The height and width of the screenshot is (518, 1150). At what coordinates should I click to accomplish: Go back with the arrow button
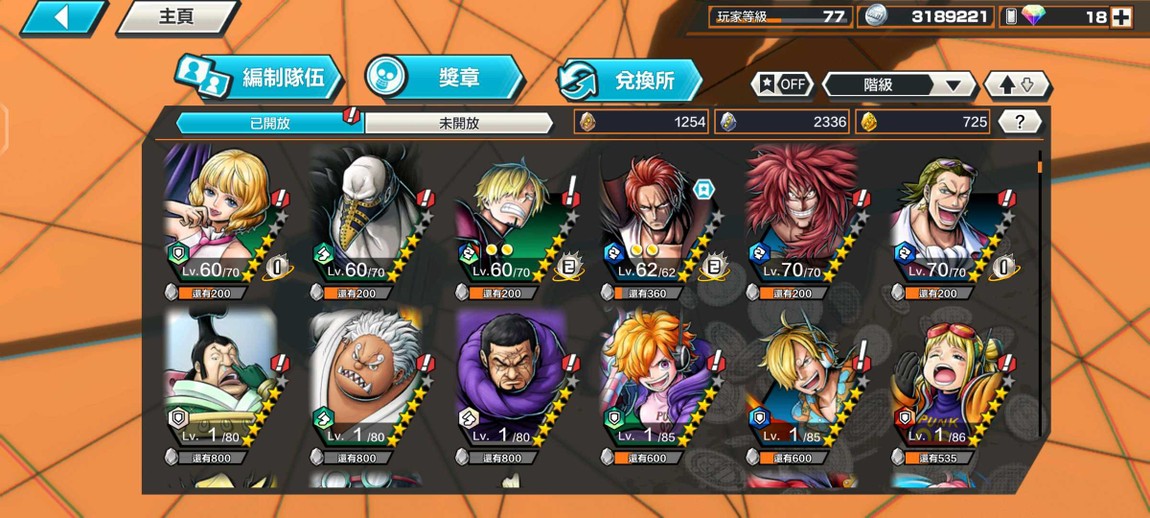tap(62, 17)
